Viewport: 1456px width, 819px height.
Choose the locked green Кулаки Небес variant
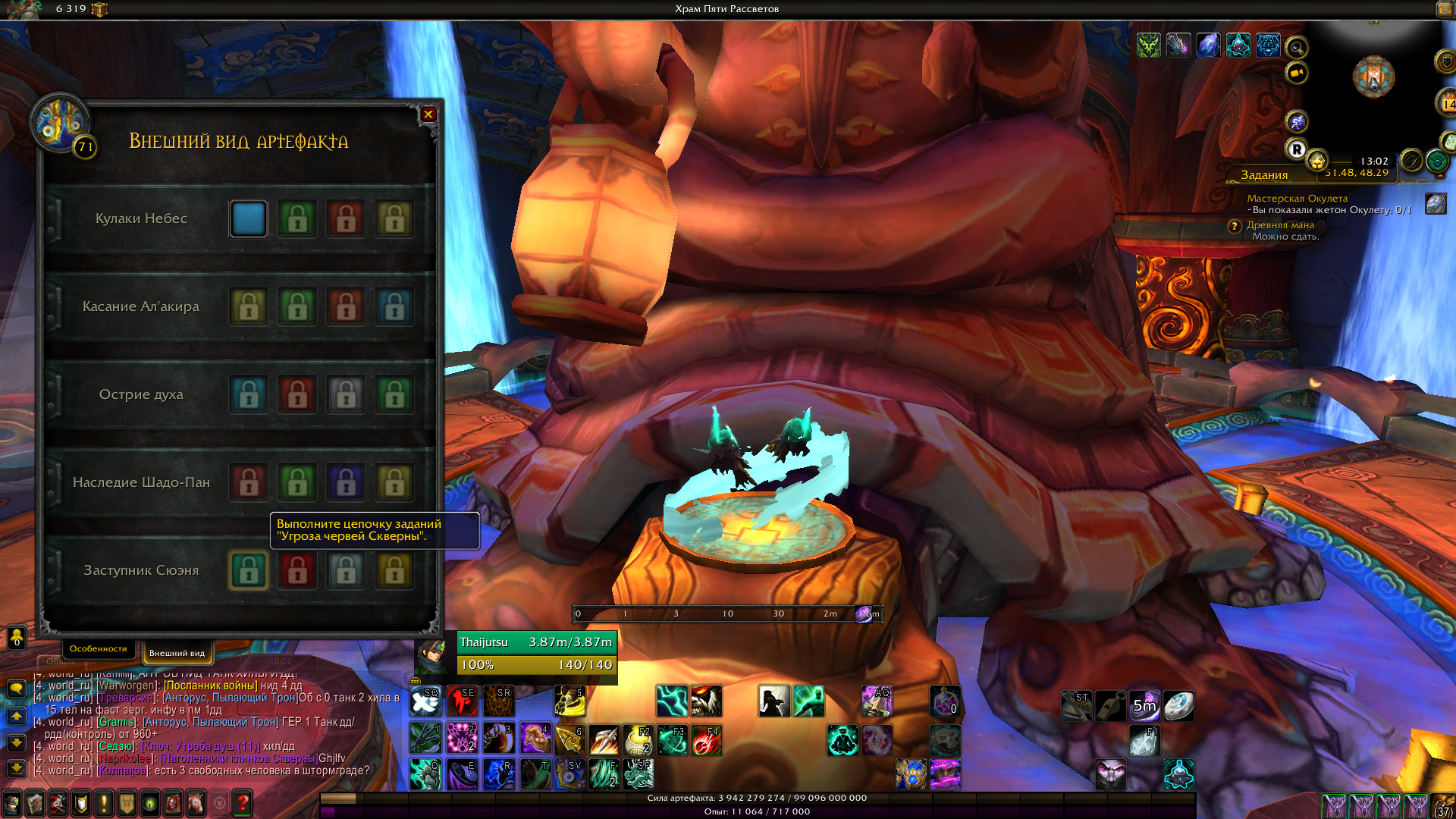[297, 218]
